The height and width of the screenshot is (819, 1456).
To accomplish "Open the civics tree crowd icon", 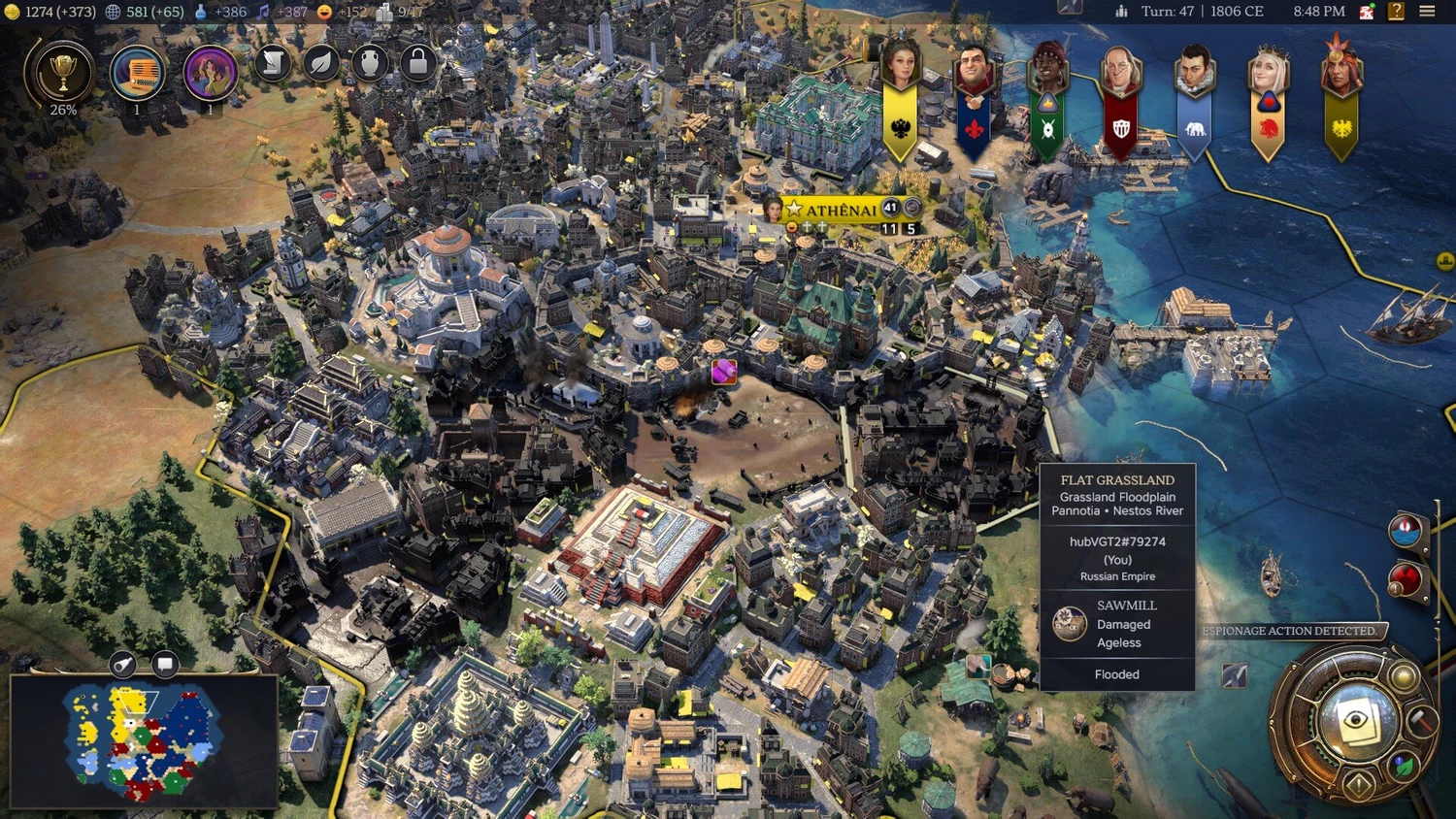I will [x=210, y=73].
